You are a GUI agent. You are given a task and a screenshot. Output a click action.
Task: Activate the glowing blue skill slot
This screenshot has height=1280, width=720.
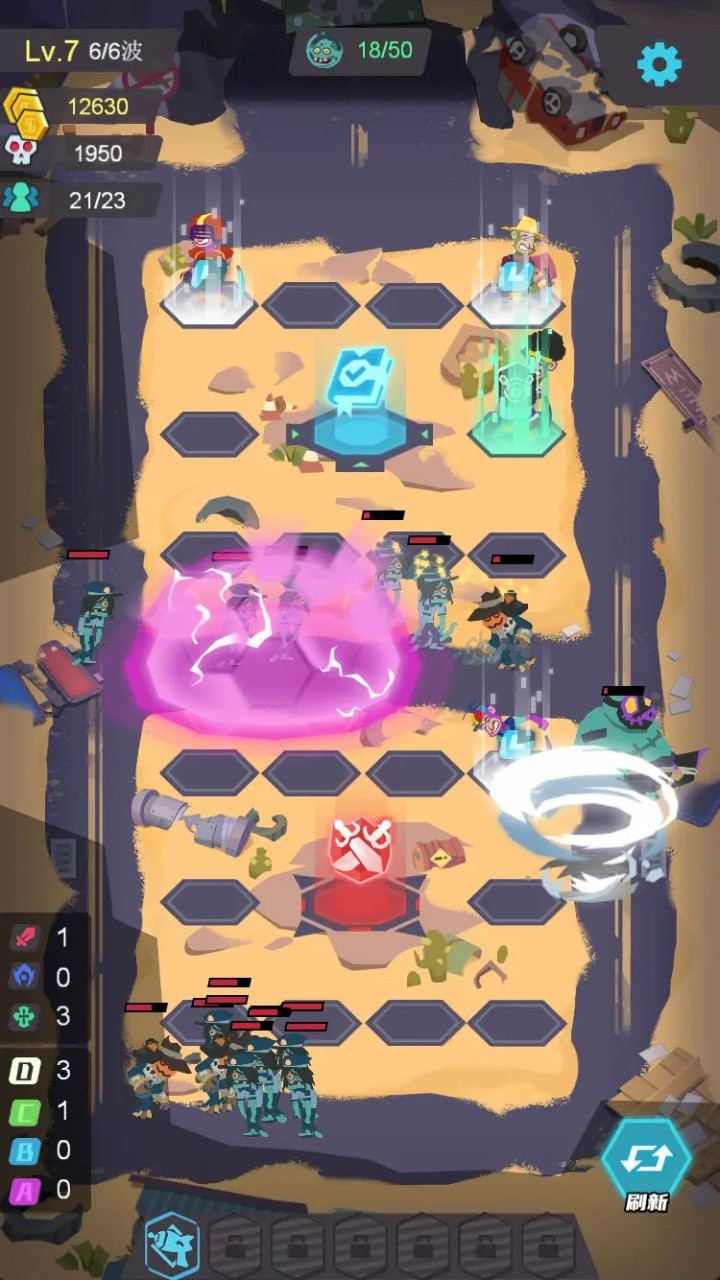172,1243
